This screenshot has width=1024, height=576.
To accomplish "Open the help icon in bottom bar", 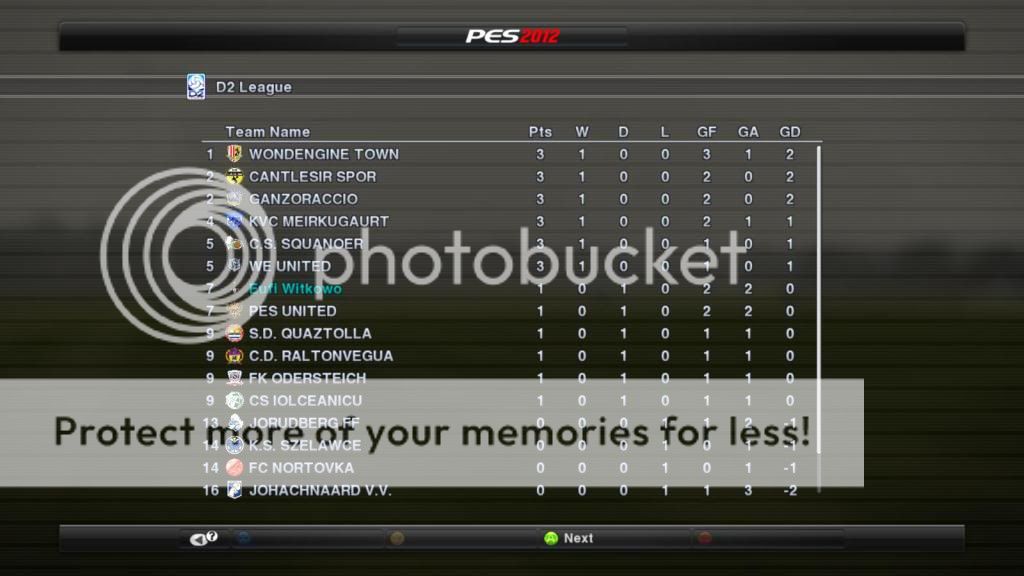I will pyautogui.click(x=204, y=539).
